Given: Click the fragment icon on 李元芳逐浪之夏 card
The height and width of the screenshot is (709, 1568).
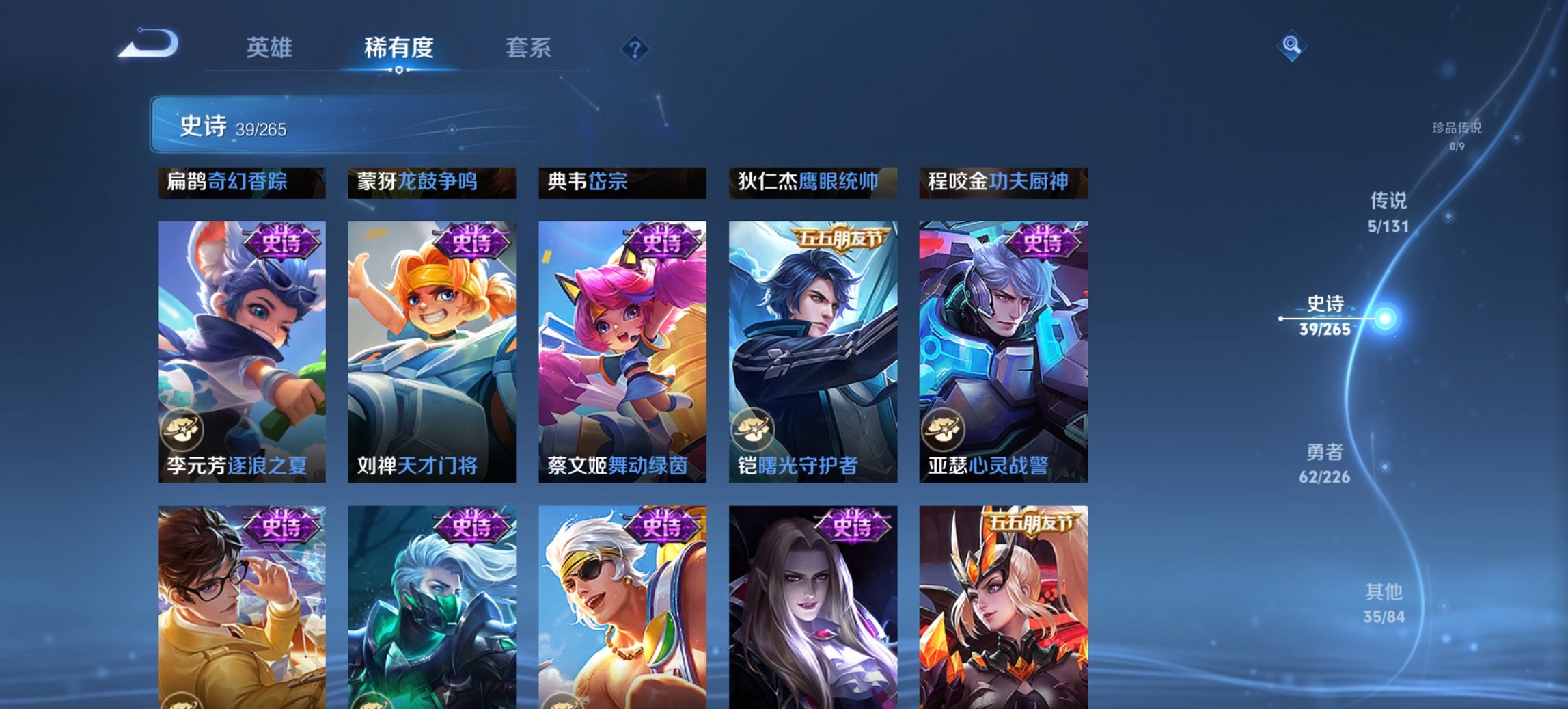Looking at the screenshot, I should [x=184, y=428].
